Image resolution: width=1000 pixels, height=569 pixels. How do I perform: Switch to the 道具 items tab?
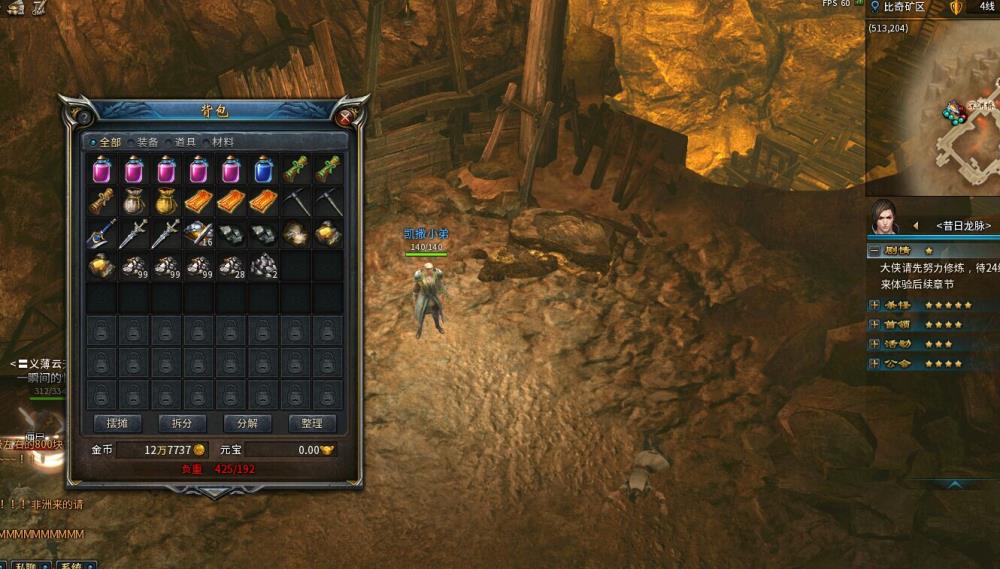tap(182, 142)
